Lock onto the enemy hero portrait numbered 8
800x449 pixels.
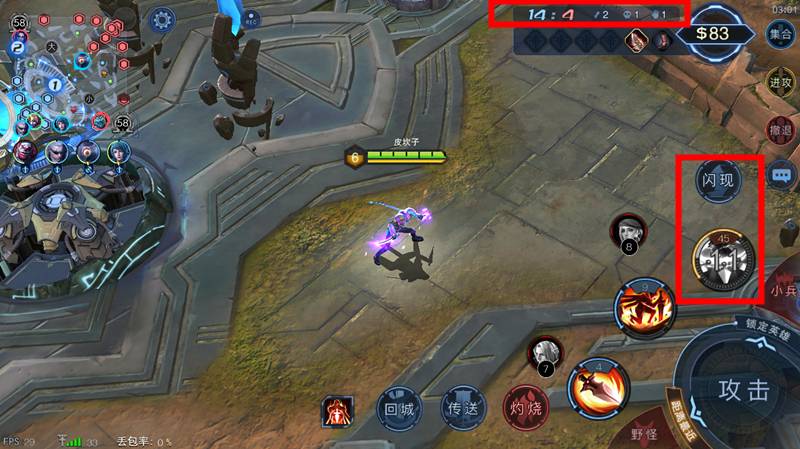(627, 231)
